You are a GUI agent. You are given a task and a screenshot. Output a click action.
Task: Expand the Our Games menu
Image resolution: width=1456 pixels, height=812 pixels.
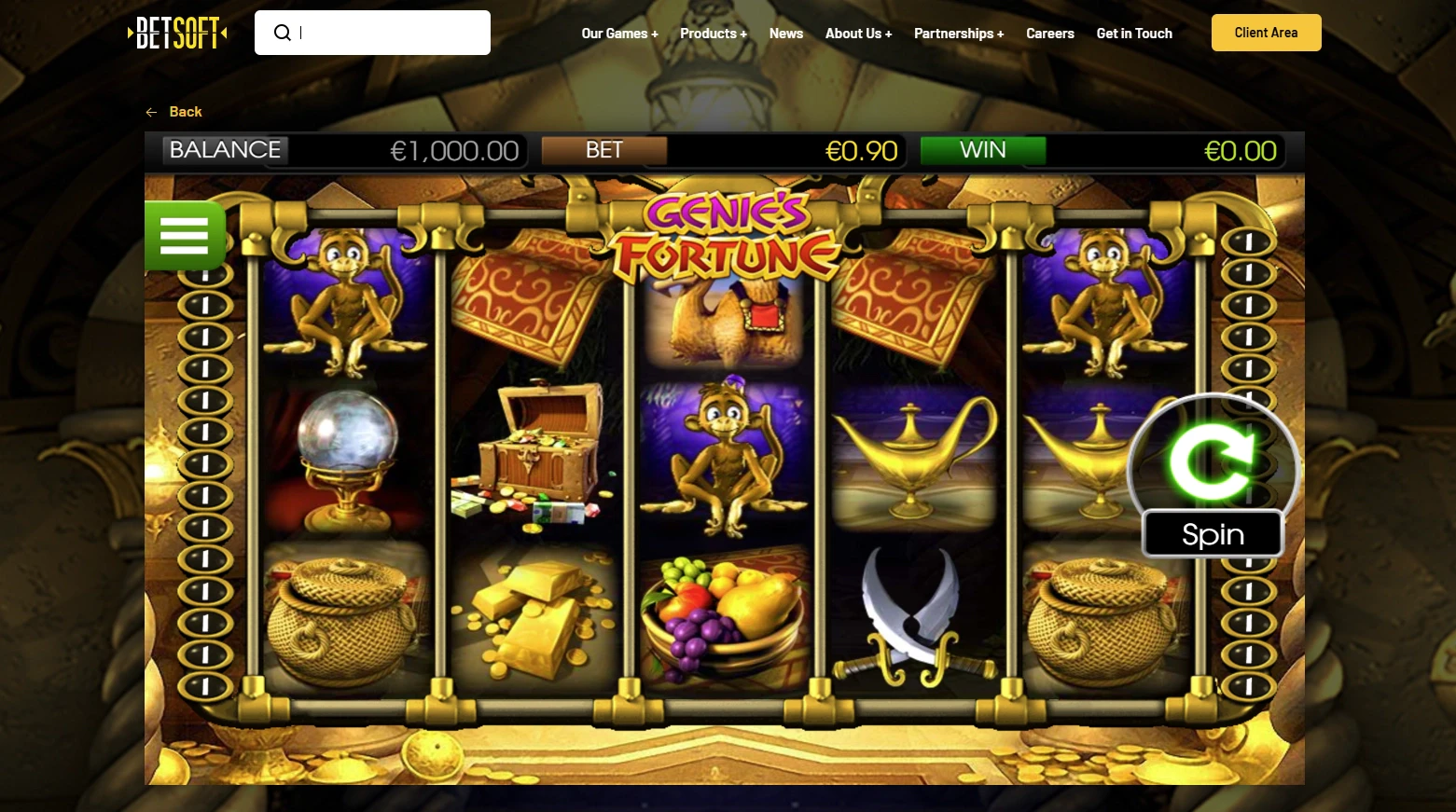click(x=619, y=34)
